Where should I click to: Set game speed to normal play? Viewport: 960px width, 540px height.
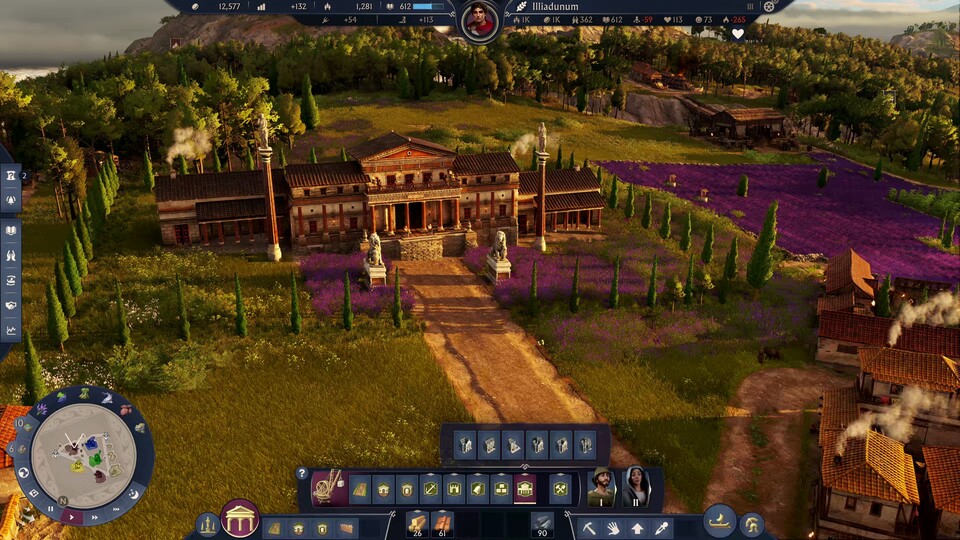point(73,515)
